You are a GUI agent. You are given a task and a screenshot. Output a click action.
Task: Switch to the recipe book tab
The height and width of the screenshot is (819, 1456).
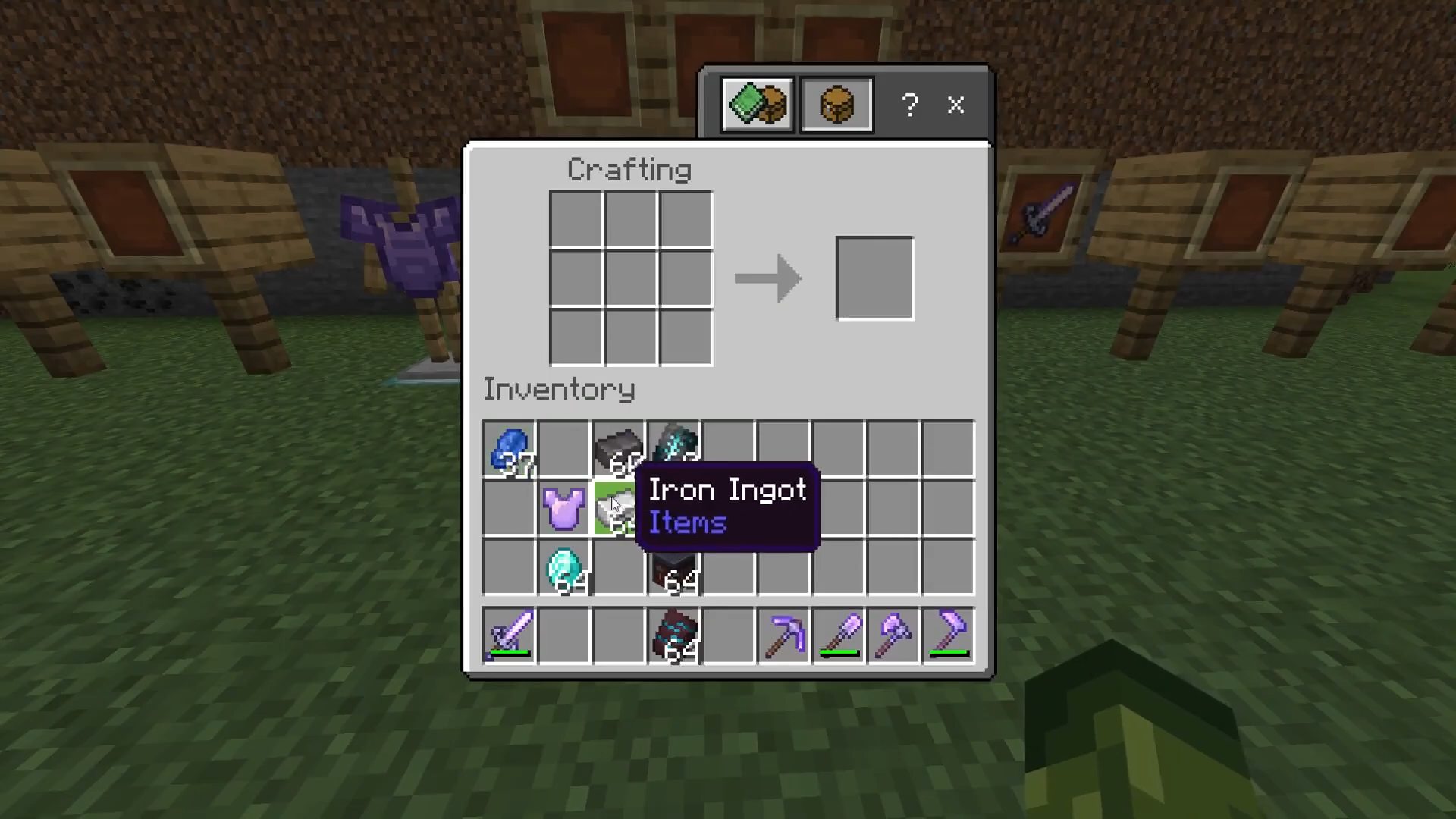758,105
